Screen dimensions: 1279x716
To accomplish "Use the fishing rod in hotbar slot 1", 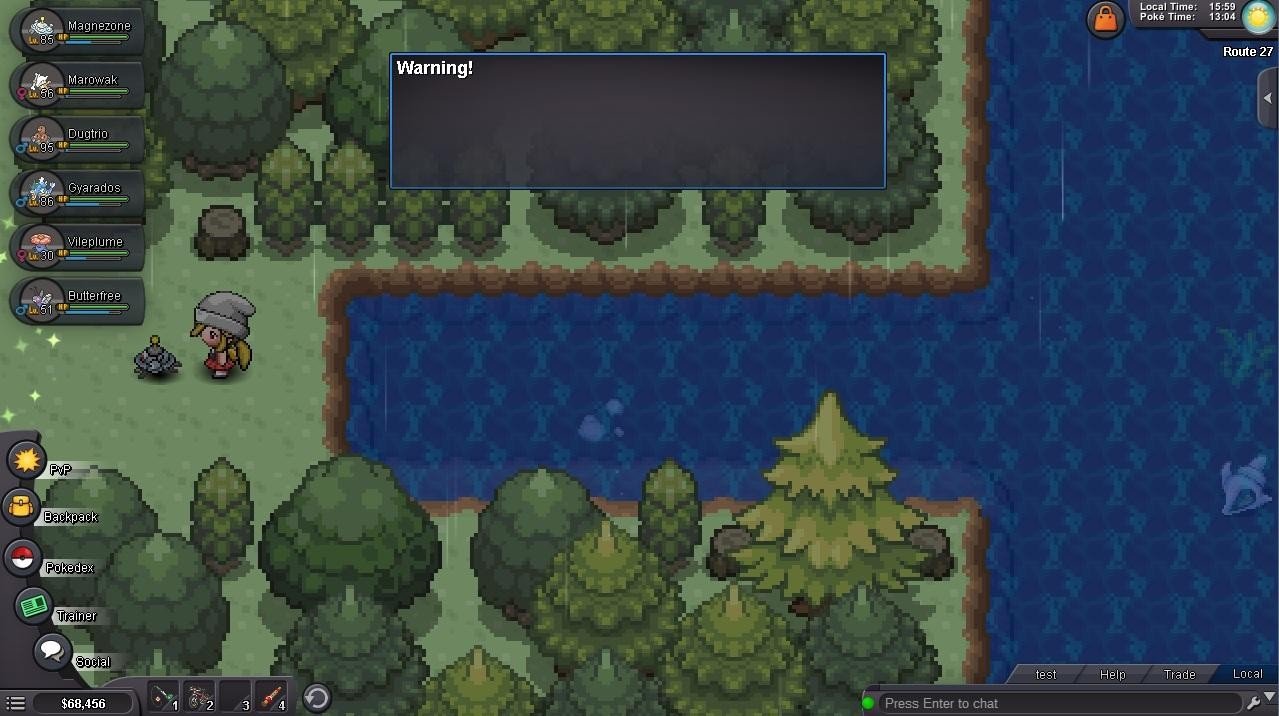I will (x=163, y=697).
